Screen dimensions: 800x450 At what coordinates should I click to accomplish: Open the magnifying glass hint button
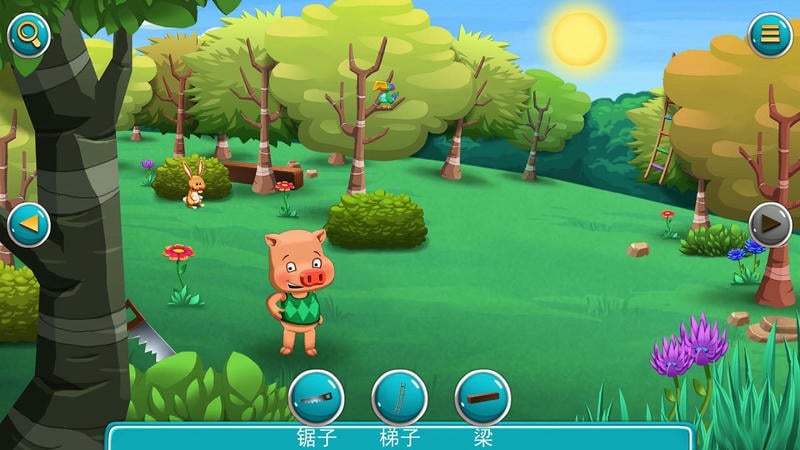(x=29, y=35)
